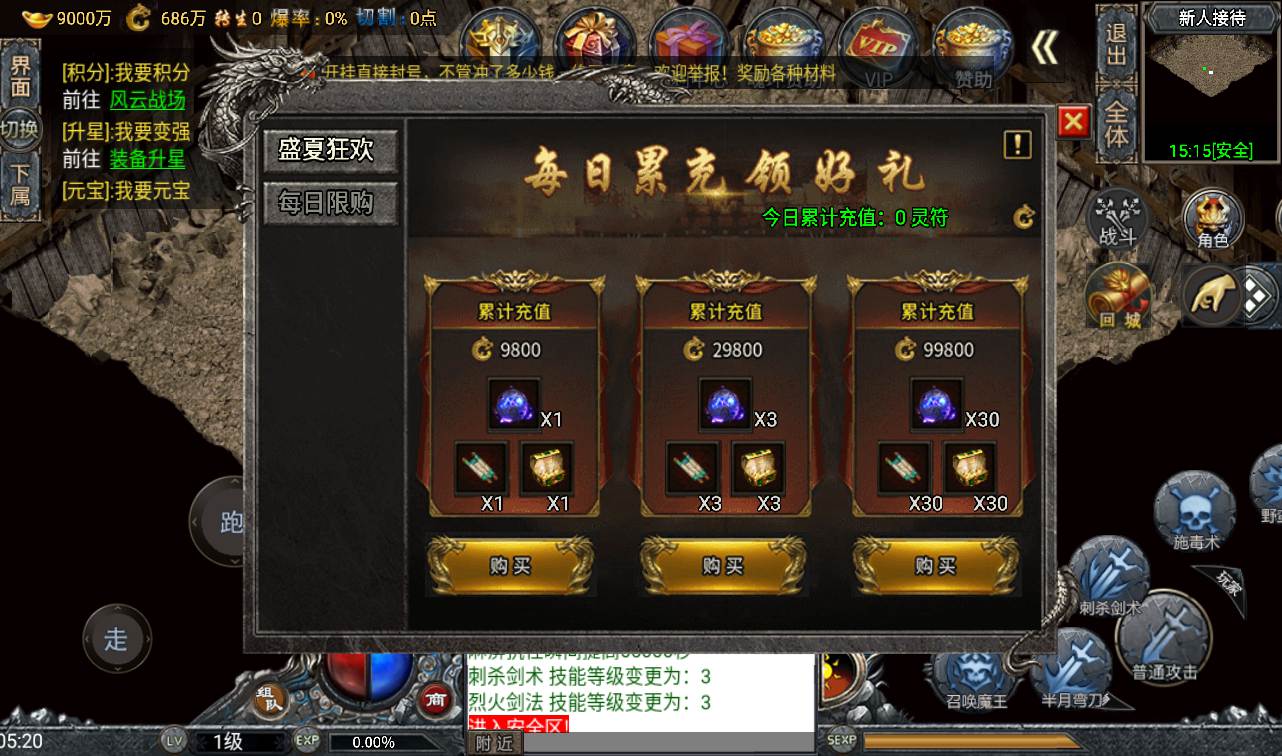Buy the 99800 recharge reward pack
This screenshot has width=1282, height=756.
coord(936,566)
